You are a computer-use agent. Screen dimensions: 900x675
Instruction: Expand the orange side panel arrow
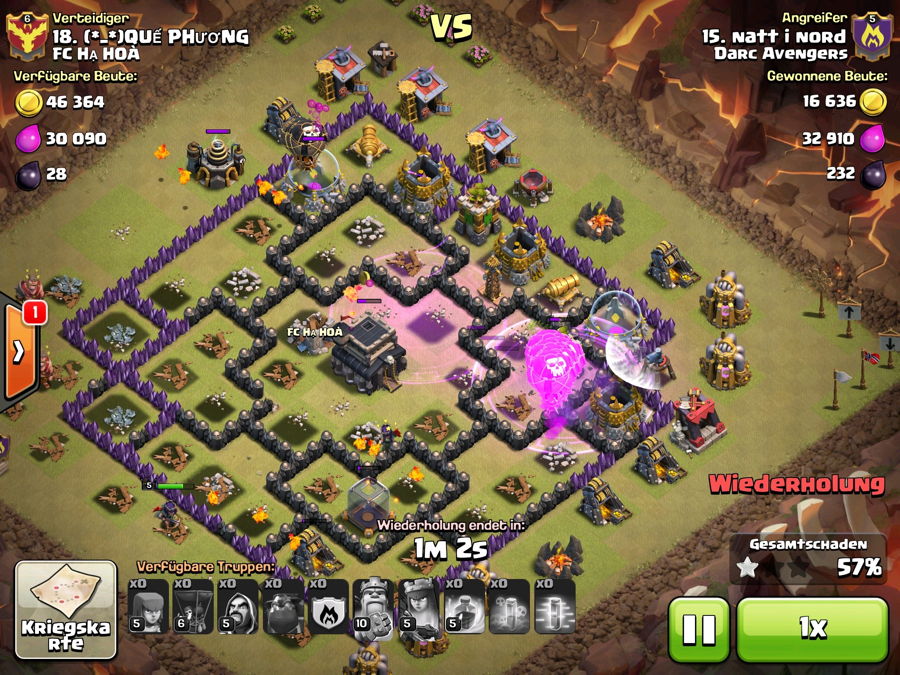[19, 351]
